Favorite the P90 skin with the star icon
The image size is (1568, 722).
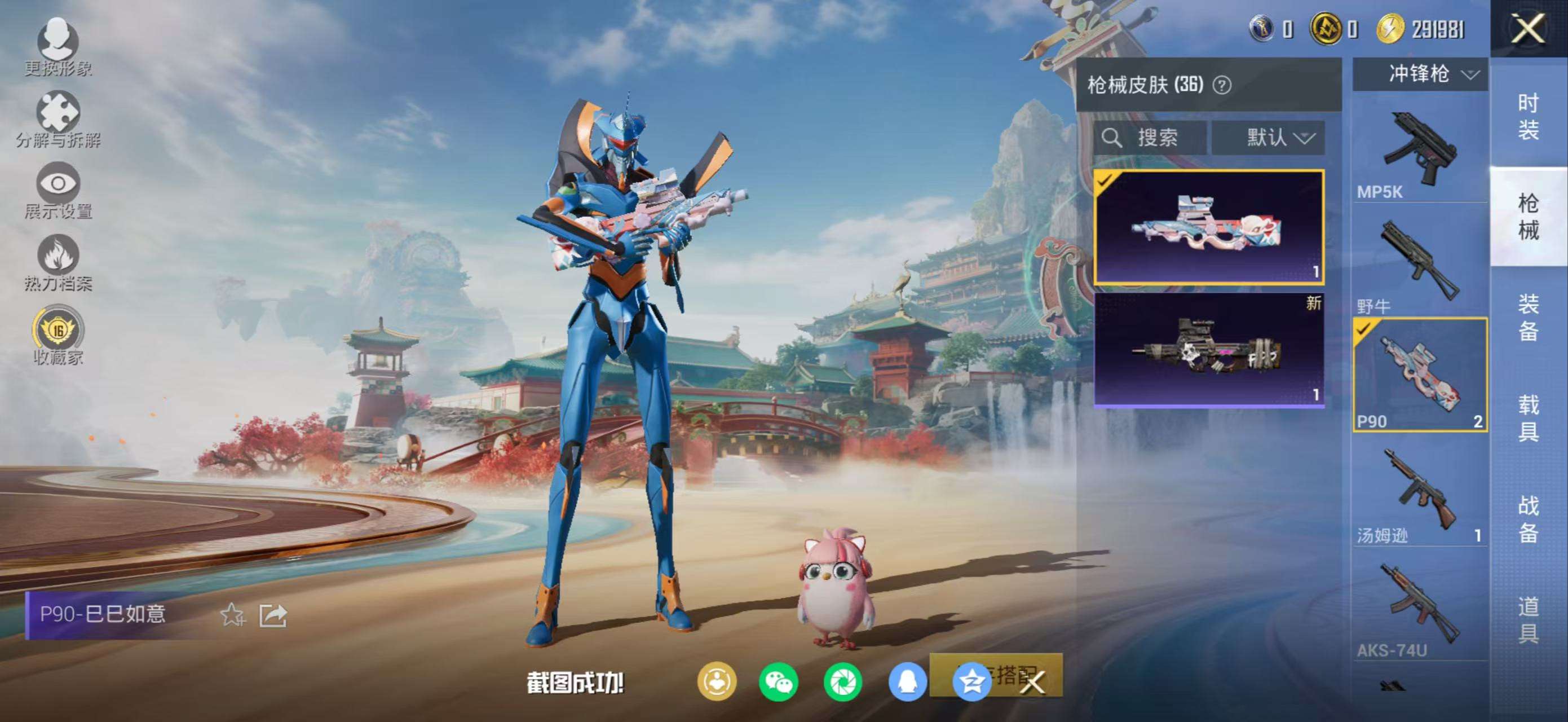coord(232,615)
